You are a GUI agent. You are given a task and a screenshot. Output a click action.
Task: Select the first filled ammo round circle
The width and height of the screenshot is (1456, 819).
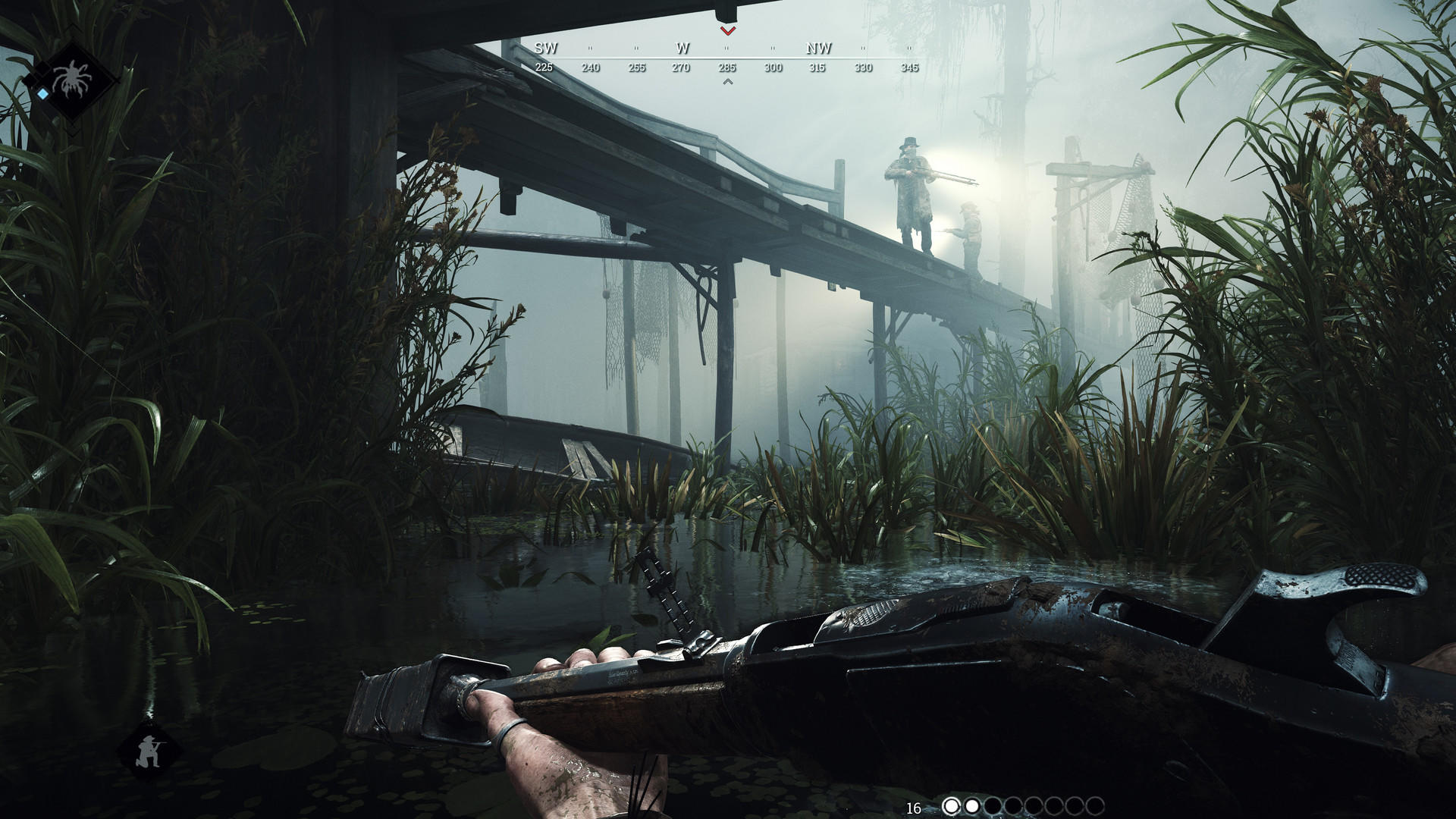tap(952, 805)
